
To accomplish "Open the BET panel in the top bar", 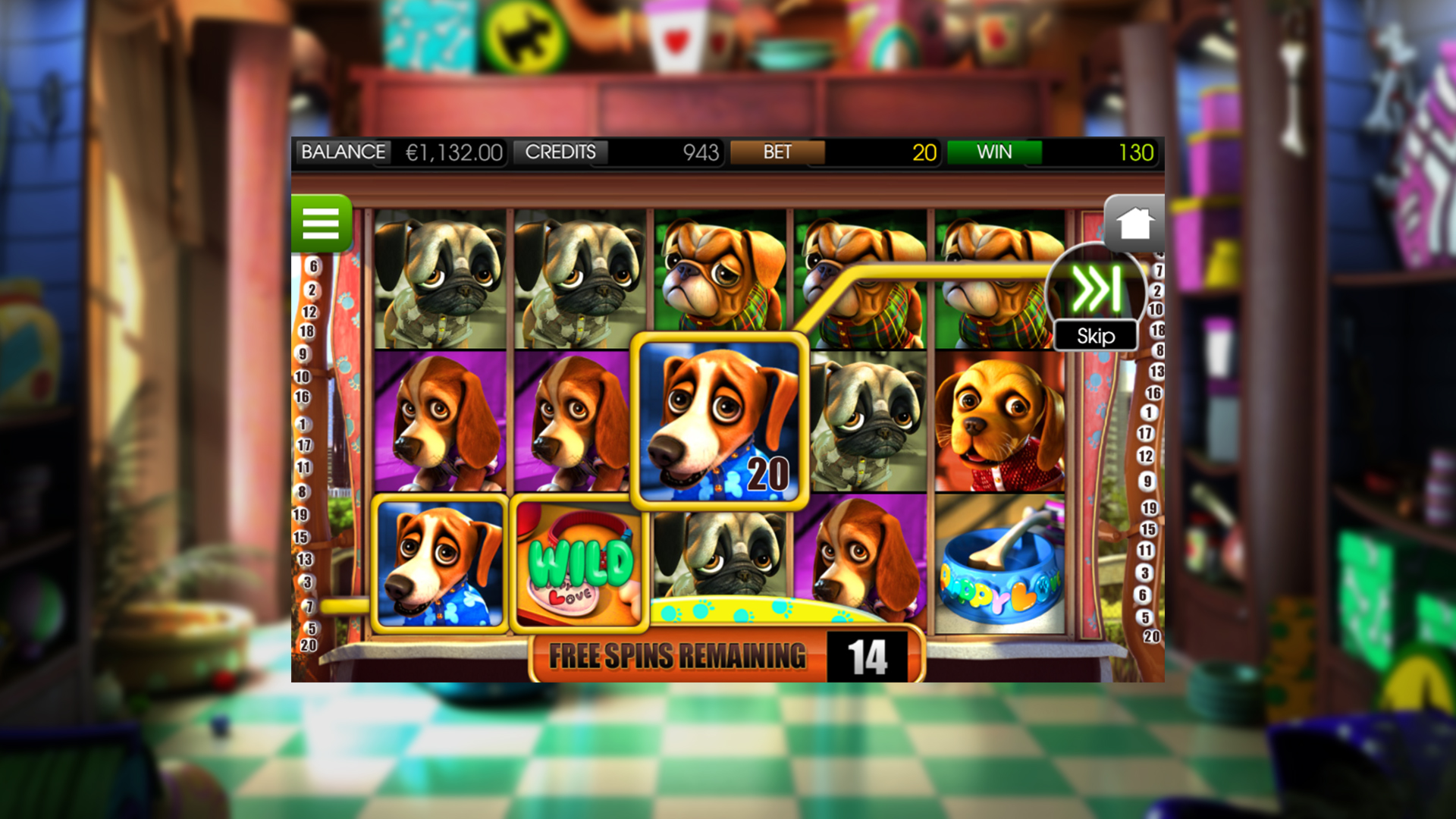I will [777, 152].
